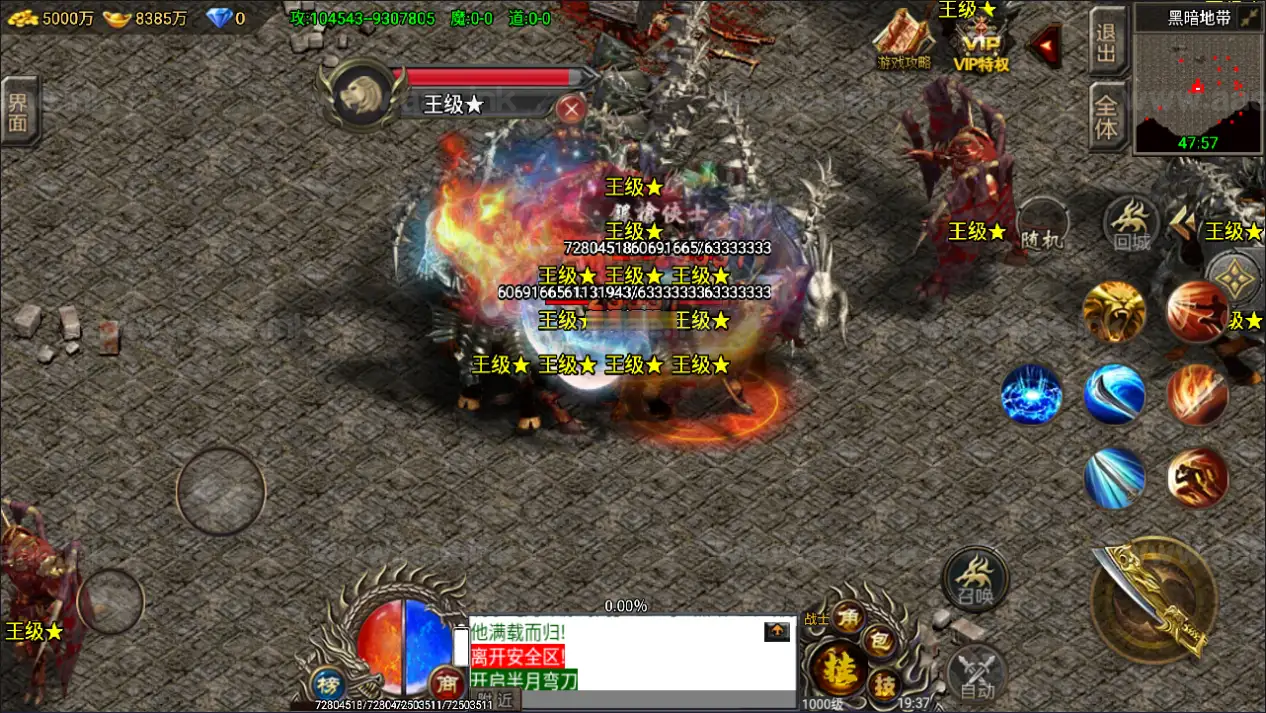1266x713 pixels.
Task: Open the 界面 interface side tab
Action: click(18, 111)
